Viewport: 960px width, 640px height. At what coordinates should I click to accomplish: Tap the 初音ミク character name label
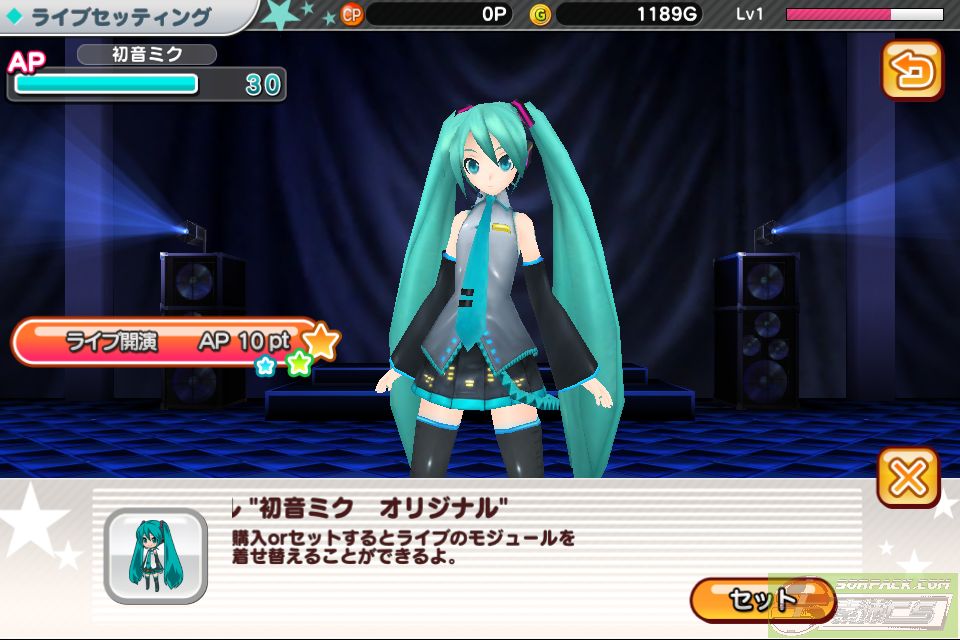[146, 54]
